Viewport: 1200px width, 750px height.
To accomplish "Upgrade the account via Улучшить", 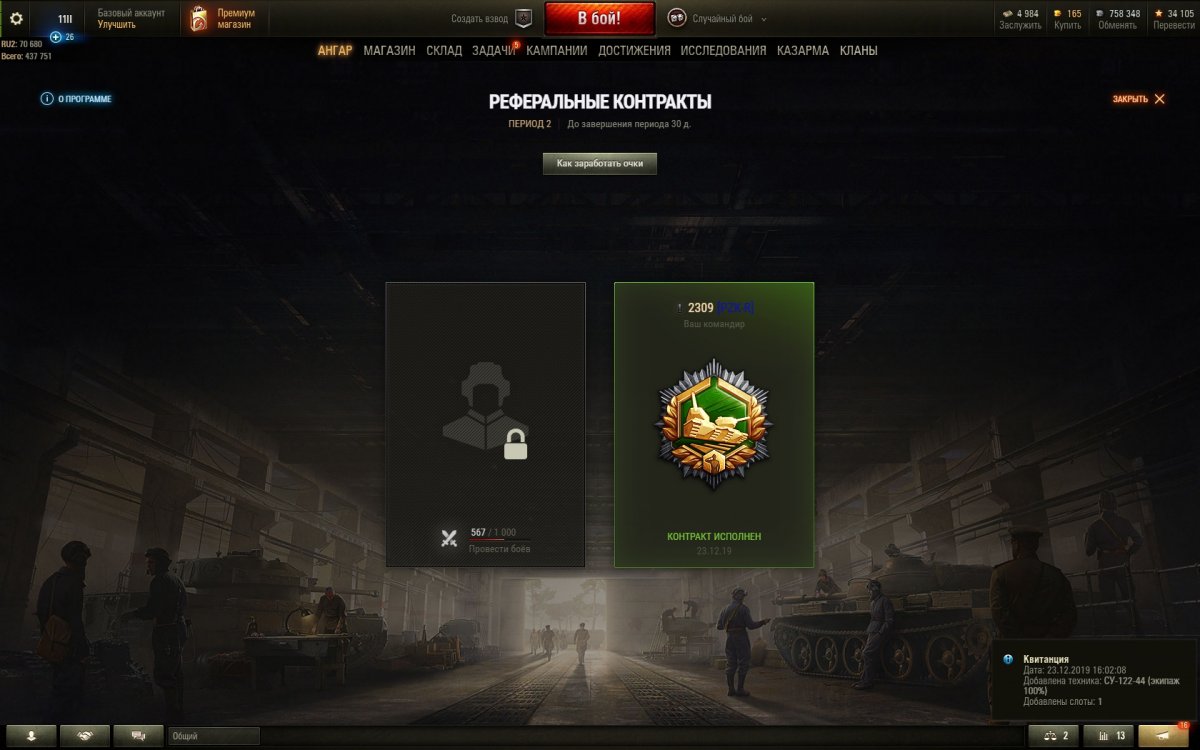I will (117, 24).
